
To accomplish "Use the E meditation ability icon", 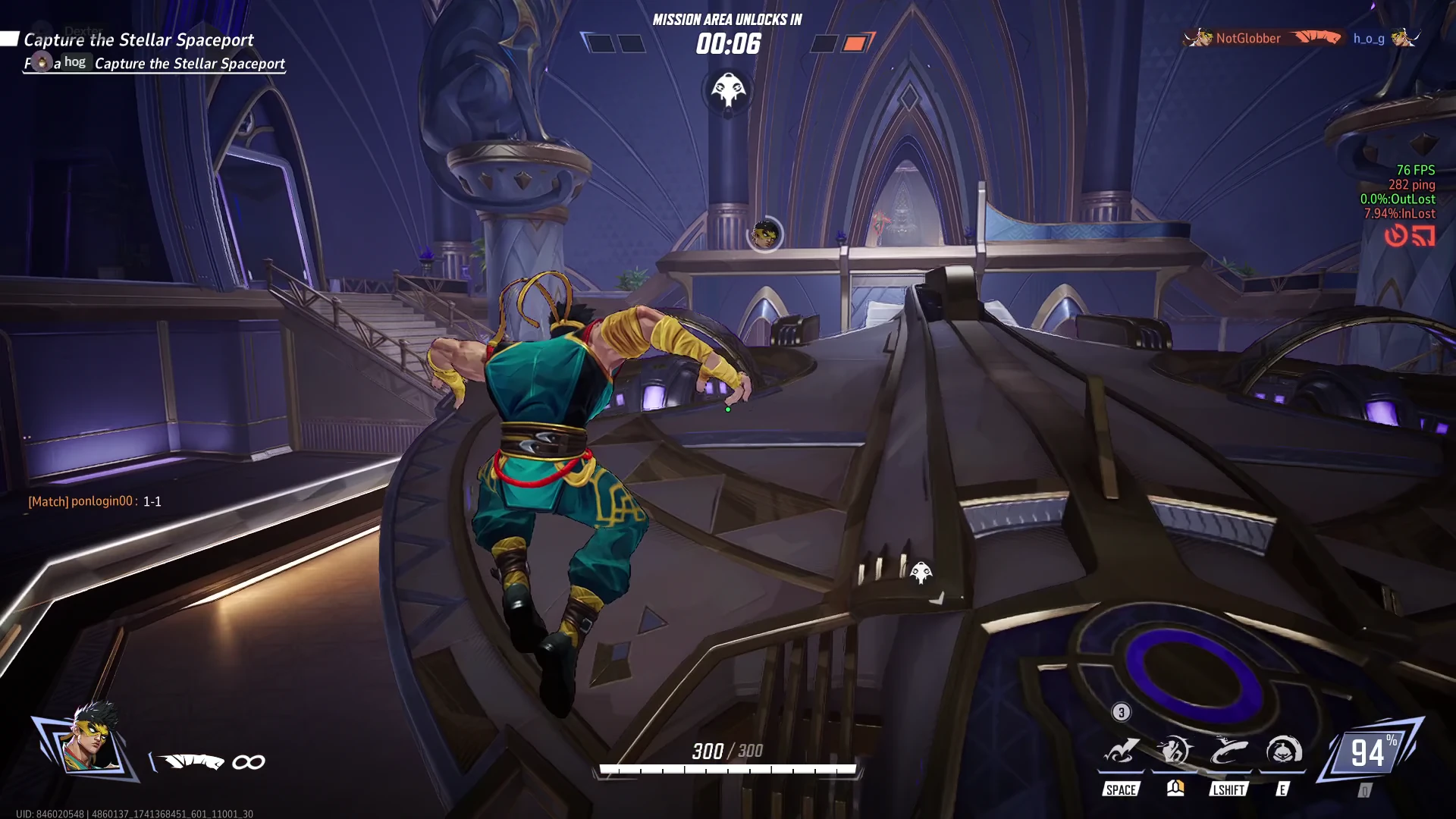I will [x=1283, y=752].
